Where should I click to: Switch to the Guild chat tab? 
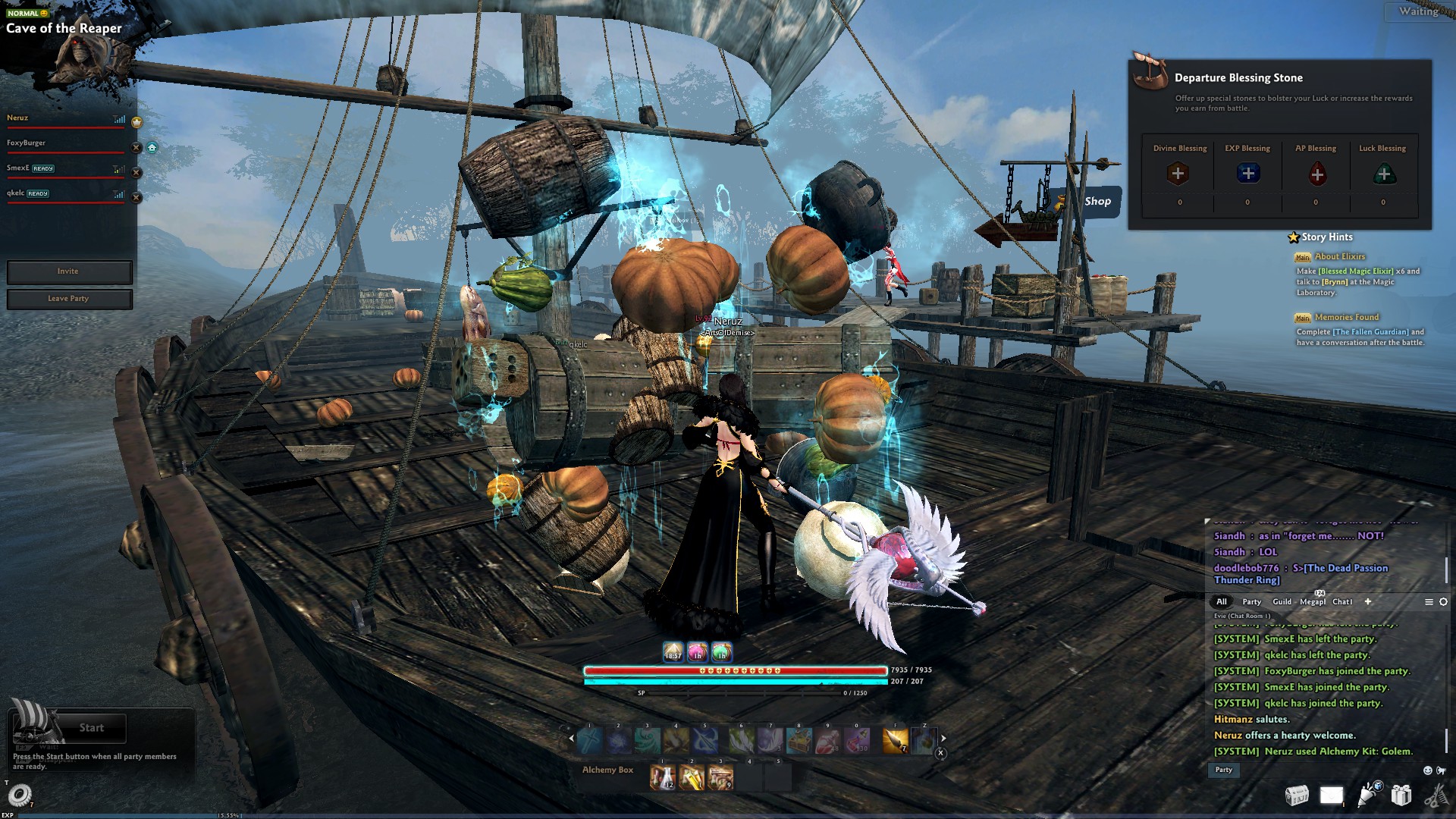coord(1282,601)
